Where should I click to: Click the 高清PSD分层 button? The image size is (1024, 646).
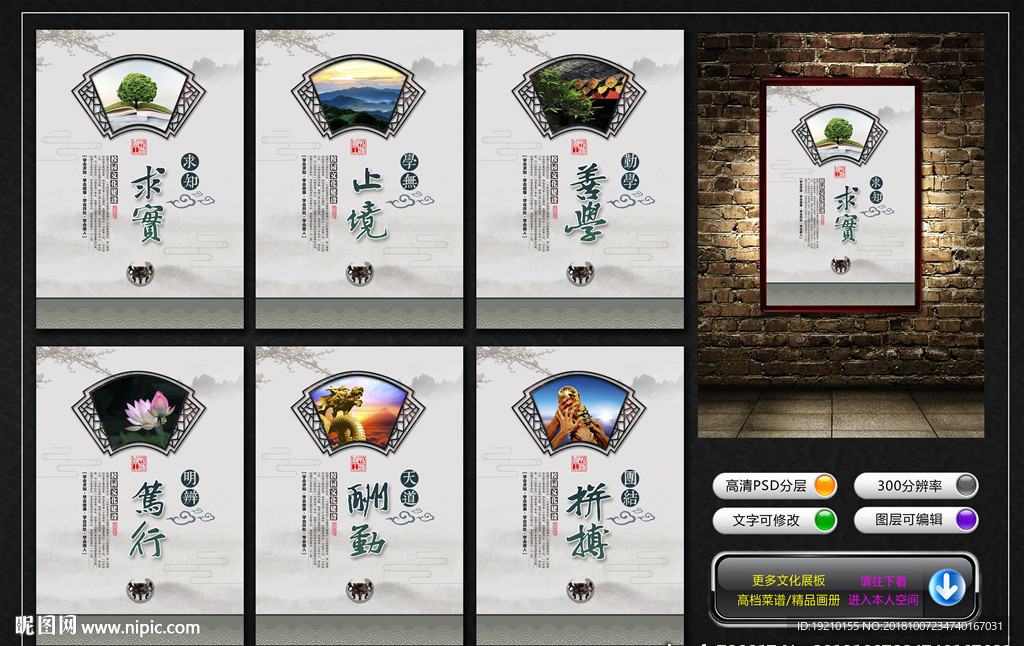pos(776,486)
